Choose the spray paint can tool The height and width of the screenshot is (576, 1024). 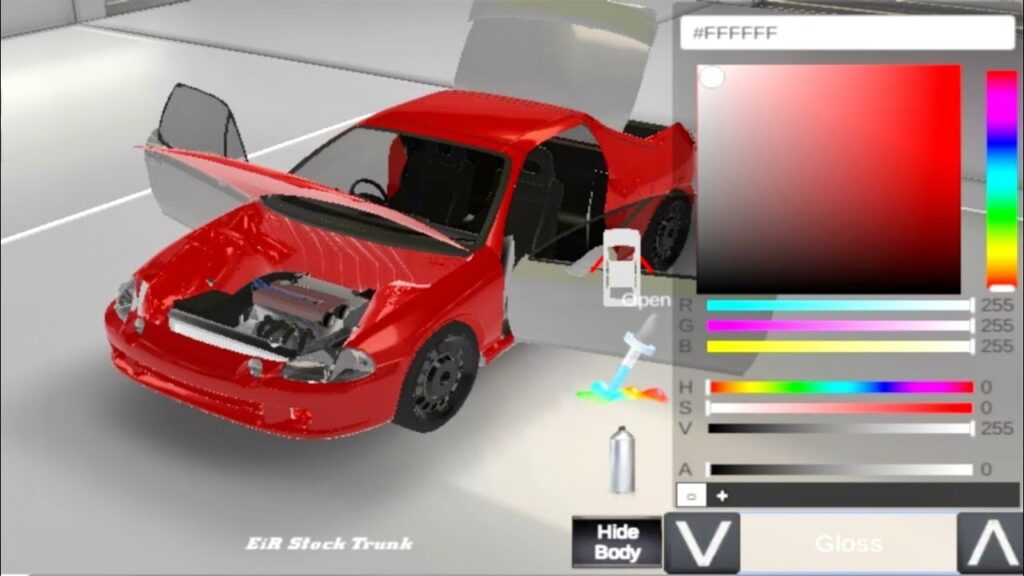(x=622, y=458)
